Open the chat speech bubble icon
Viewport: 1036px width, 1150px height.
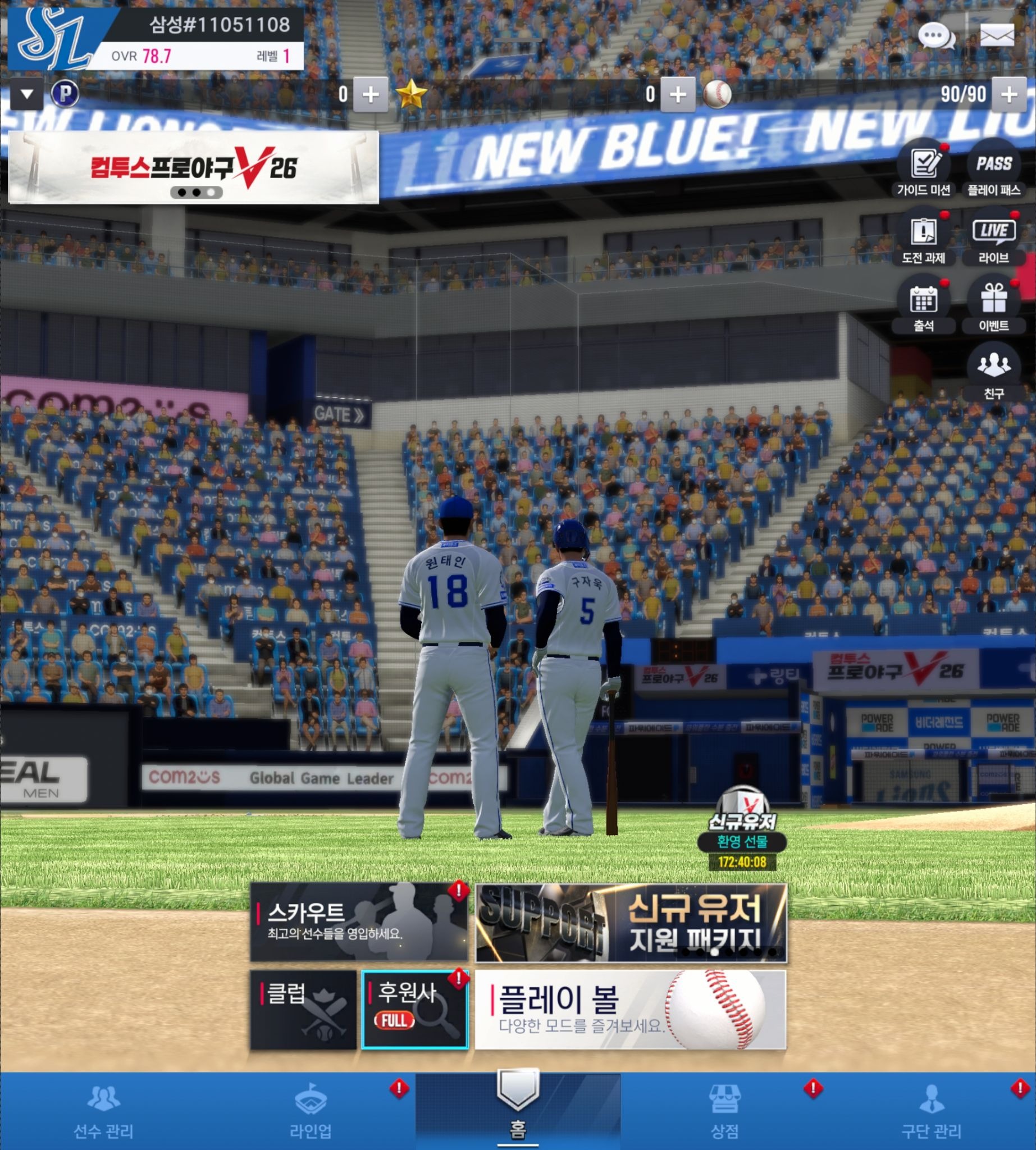coord(936,36)
